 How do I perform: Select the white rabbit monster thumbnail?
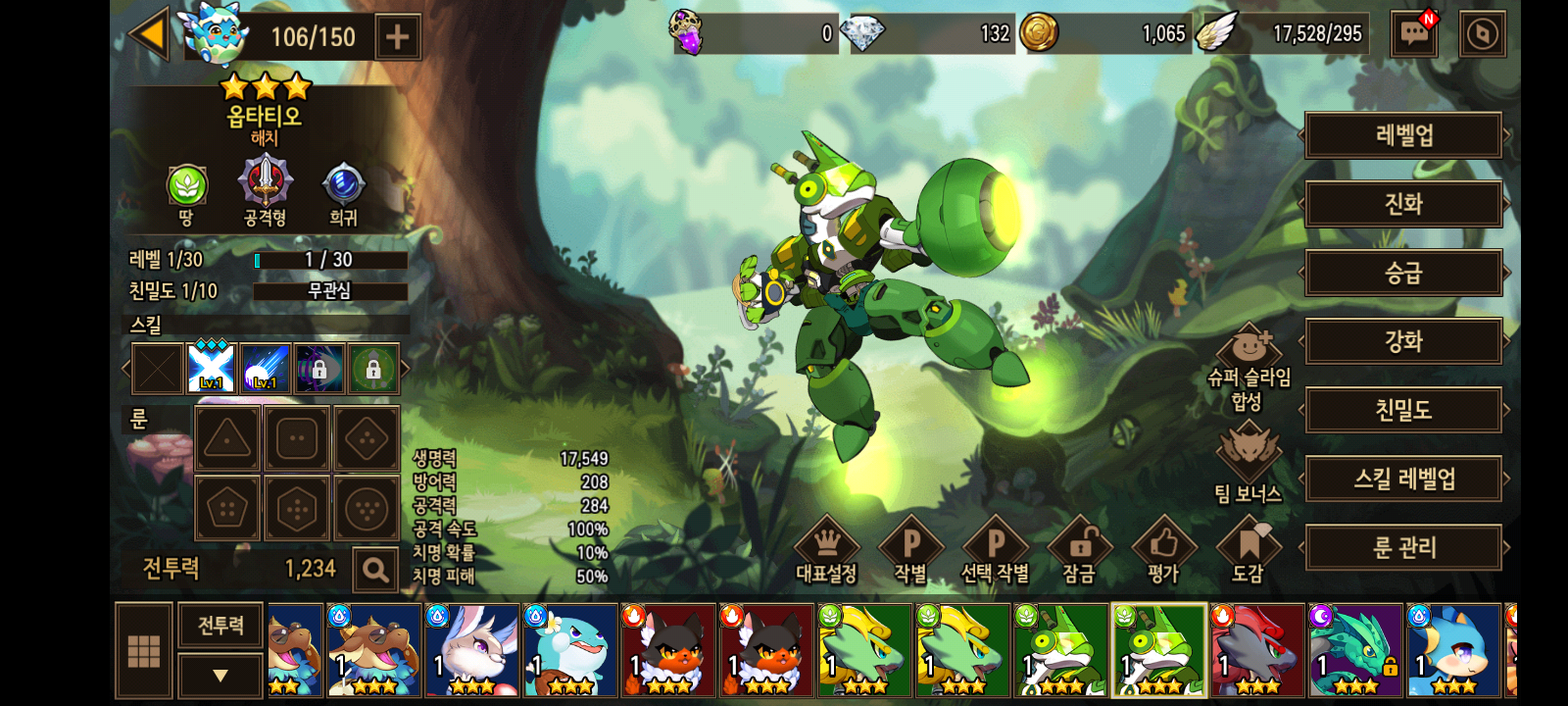471,650
